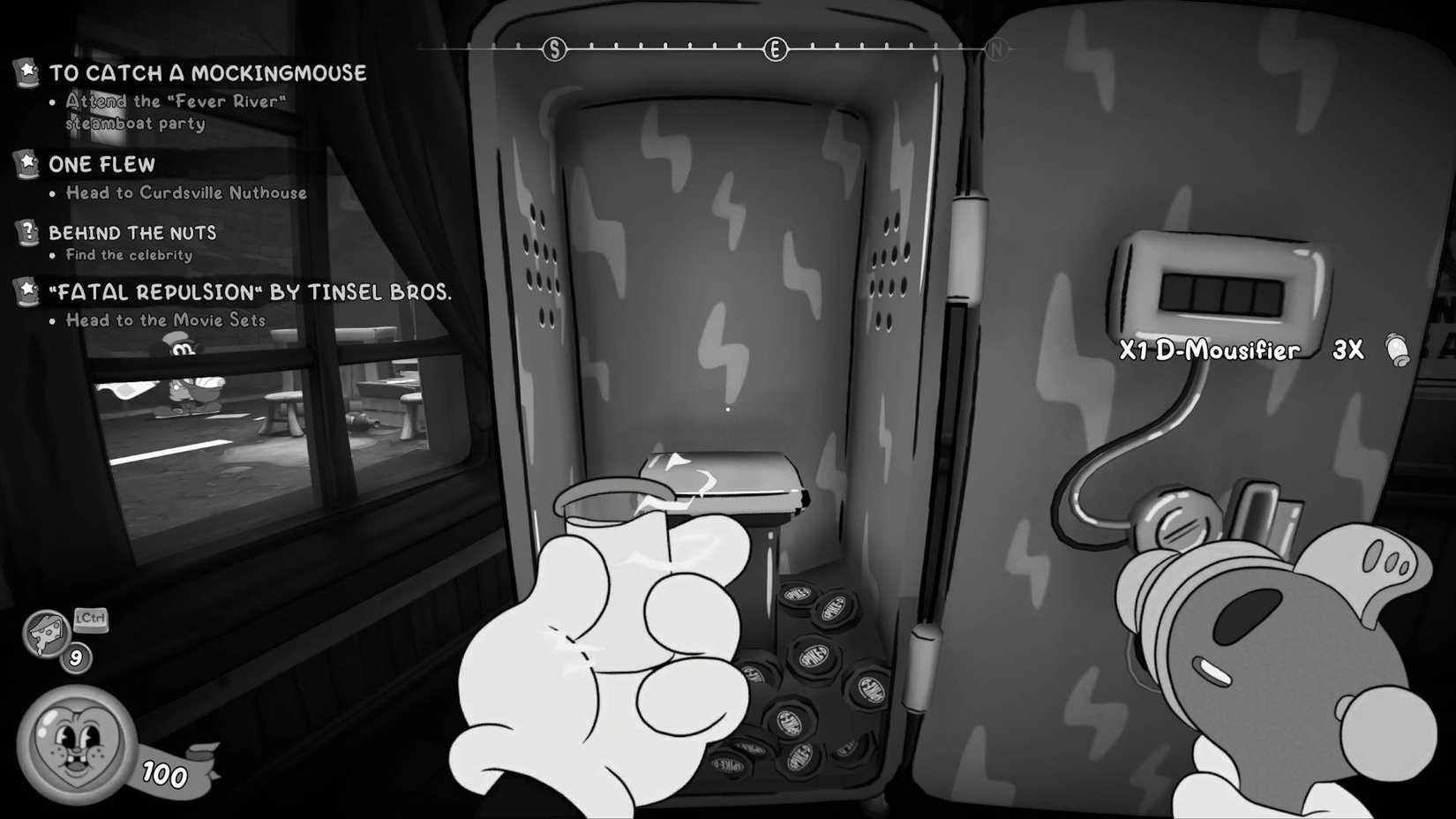Image resolution: width=1456 pixels, height=819 pixels.
Task: Click the can icon next to the 3X label
Action: tap(1399, 351)
